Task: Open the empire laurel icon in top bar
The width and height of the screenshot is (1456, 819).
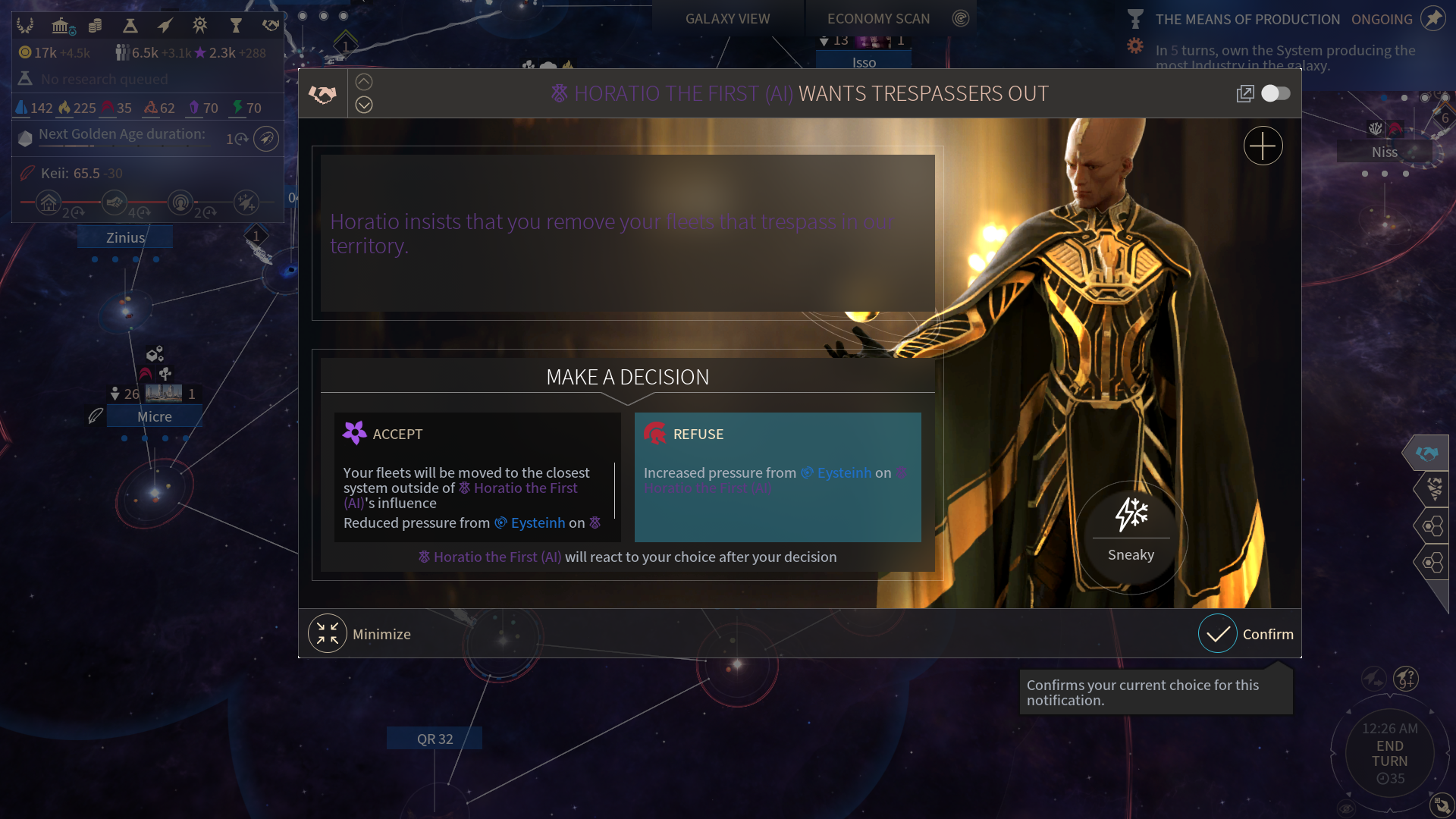Action: click(x=25, y=26)
